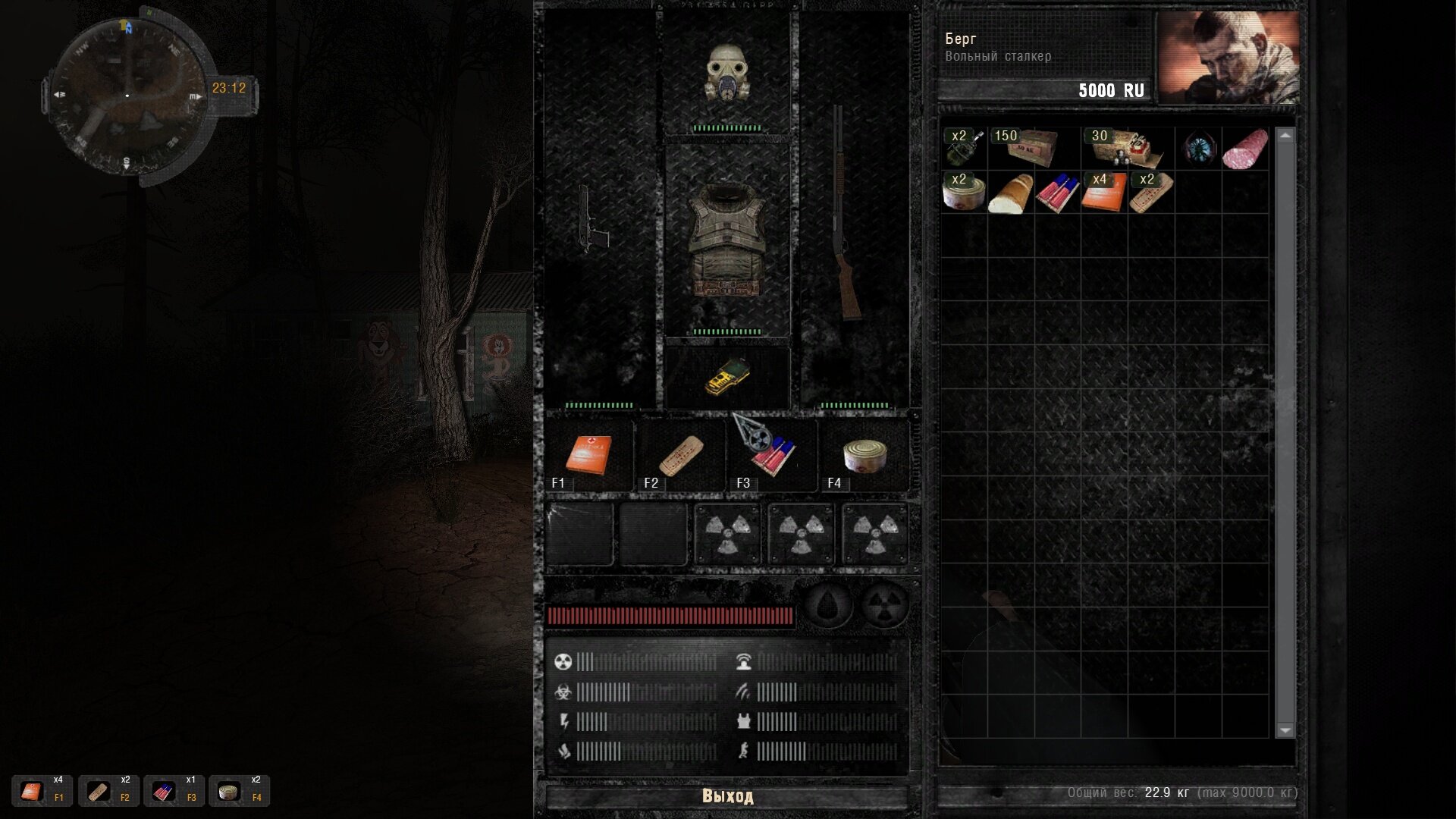
Task: Select the equipped gas mask helmet
Action: [726, 73]
